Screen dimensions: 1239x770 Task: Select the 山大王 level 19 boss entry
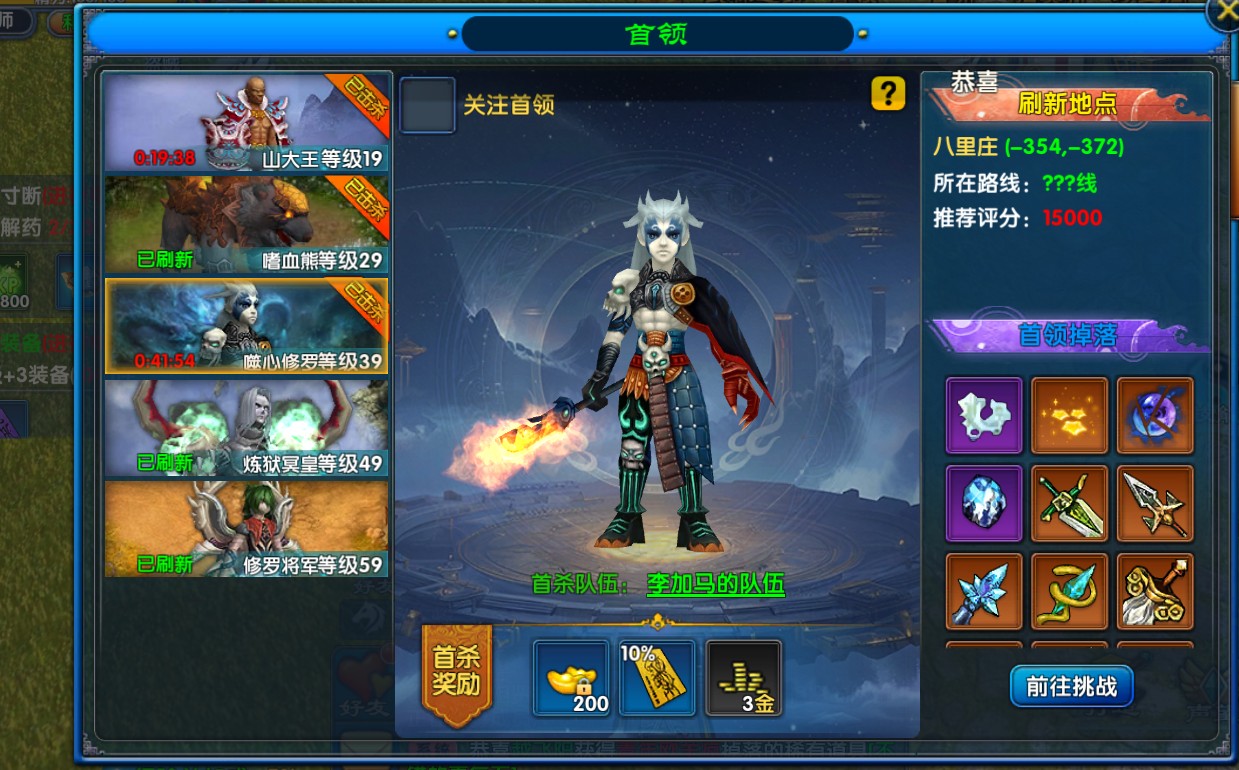point(246,122)
